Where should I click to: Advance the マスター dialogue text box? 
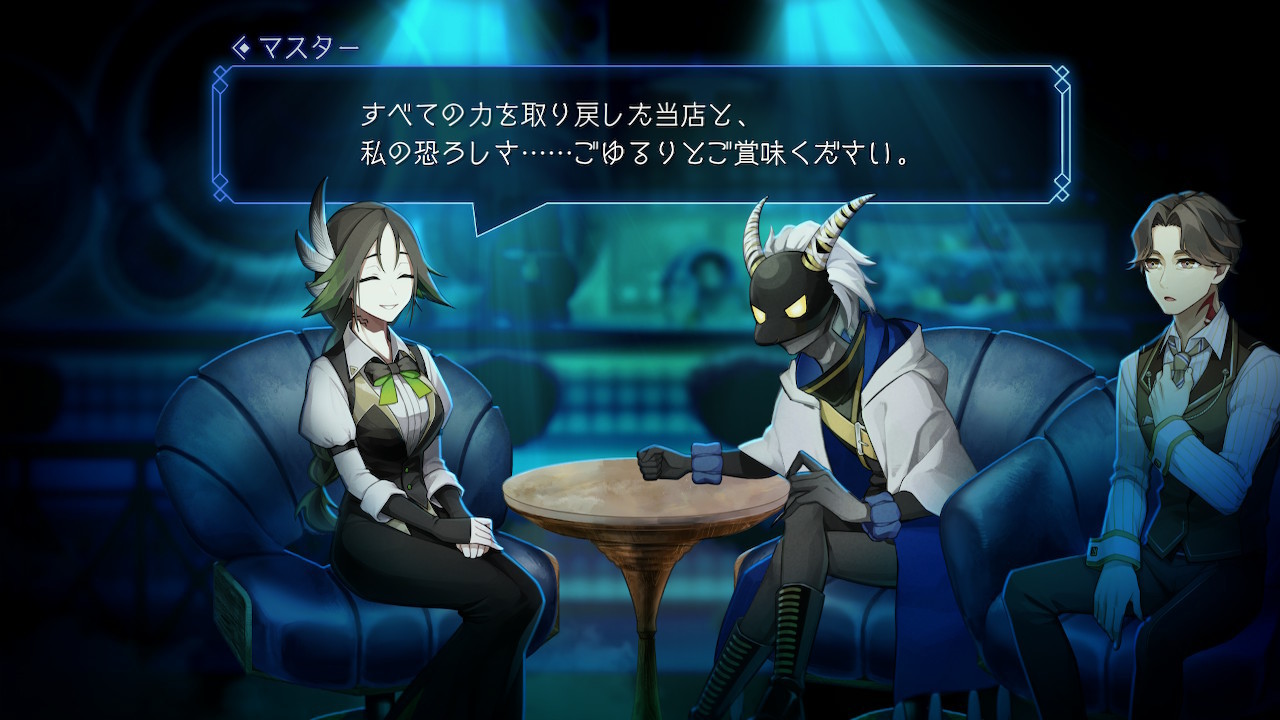[640, 135]
